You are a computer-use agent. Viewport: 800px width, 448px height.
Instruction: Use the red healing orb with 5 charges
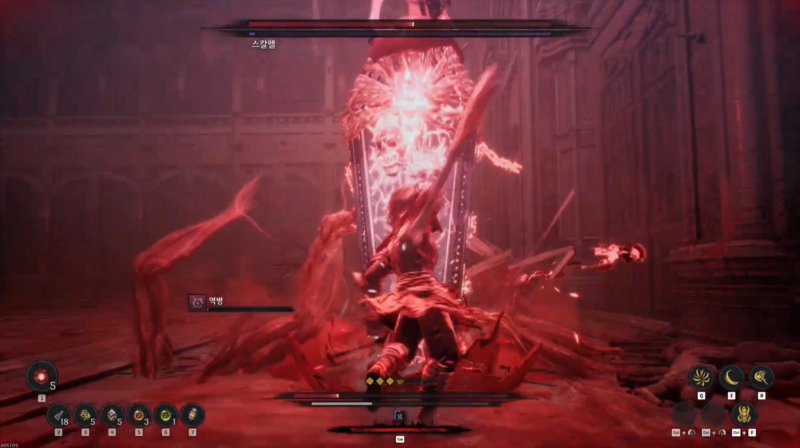pyautogui.click(x=41, y=375)
